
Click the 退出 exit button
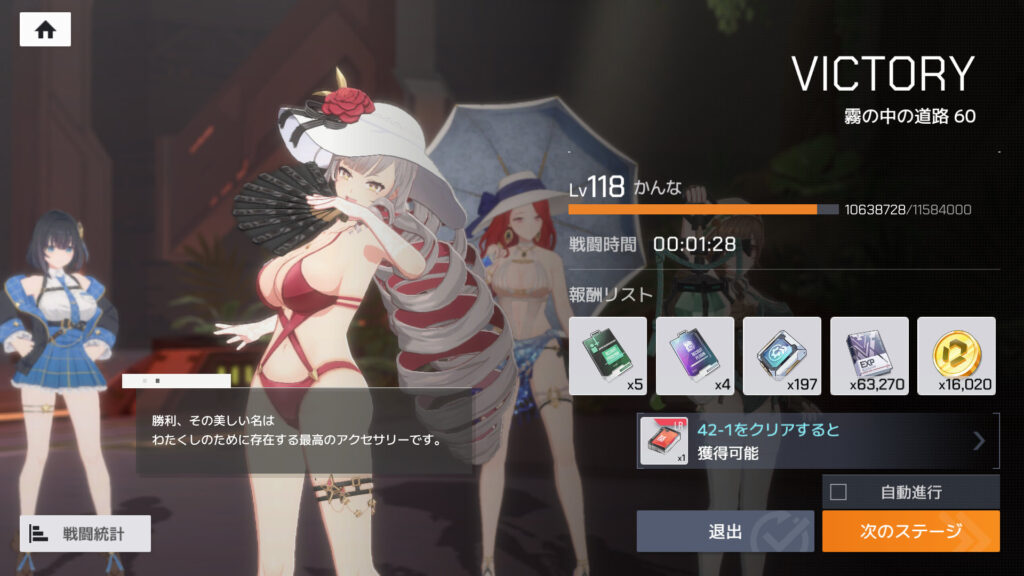coord(725,531)
